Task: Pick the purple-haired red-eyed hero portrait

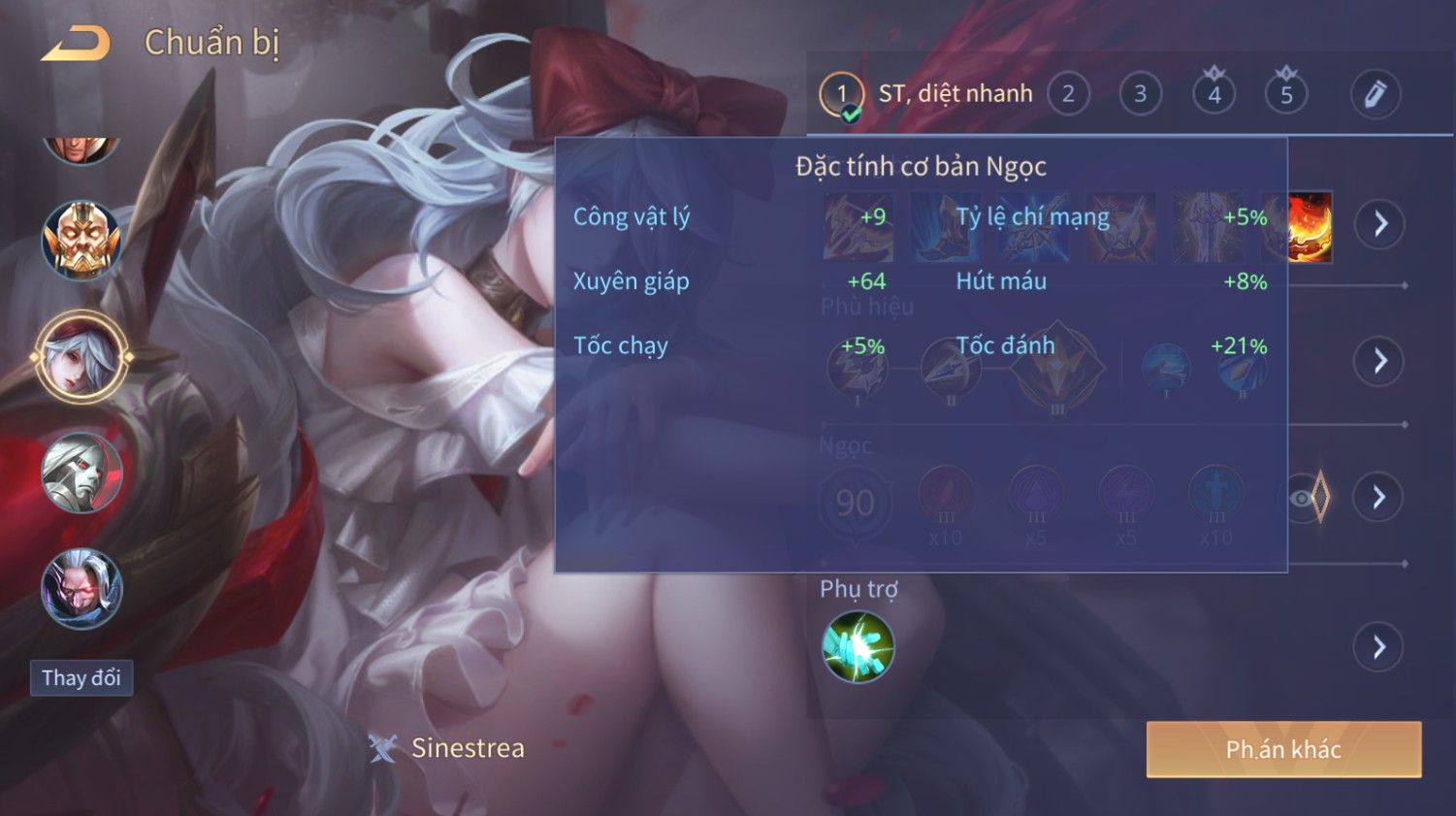Action: (81, 589)
